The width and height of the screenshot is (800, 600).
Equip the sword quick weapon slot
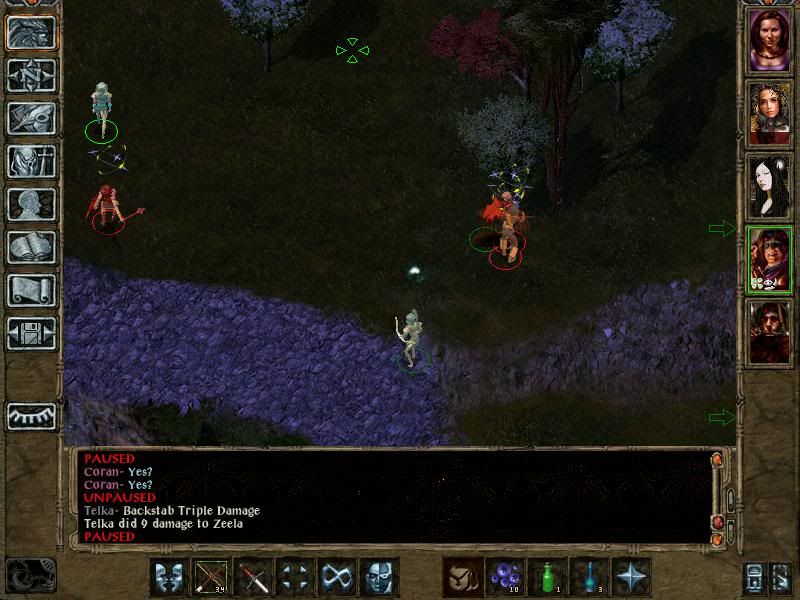pyautogui.click(x=253, y=577)
